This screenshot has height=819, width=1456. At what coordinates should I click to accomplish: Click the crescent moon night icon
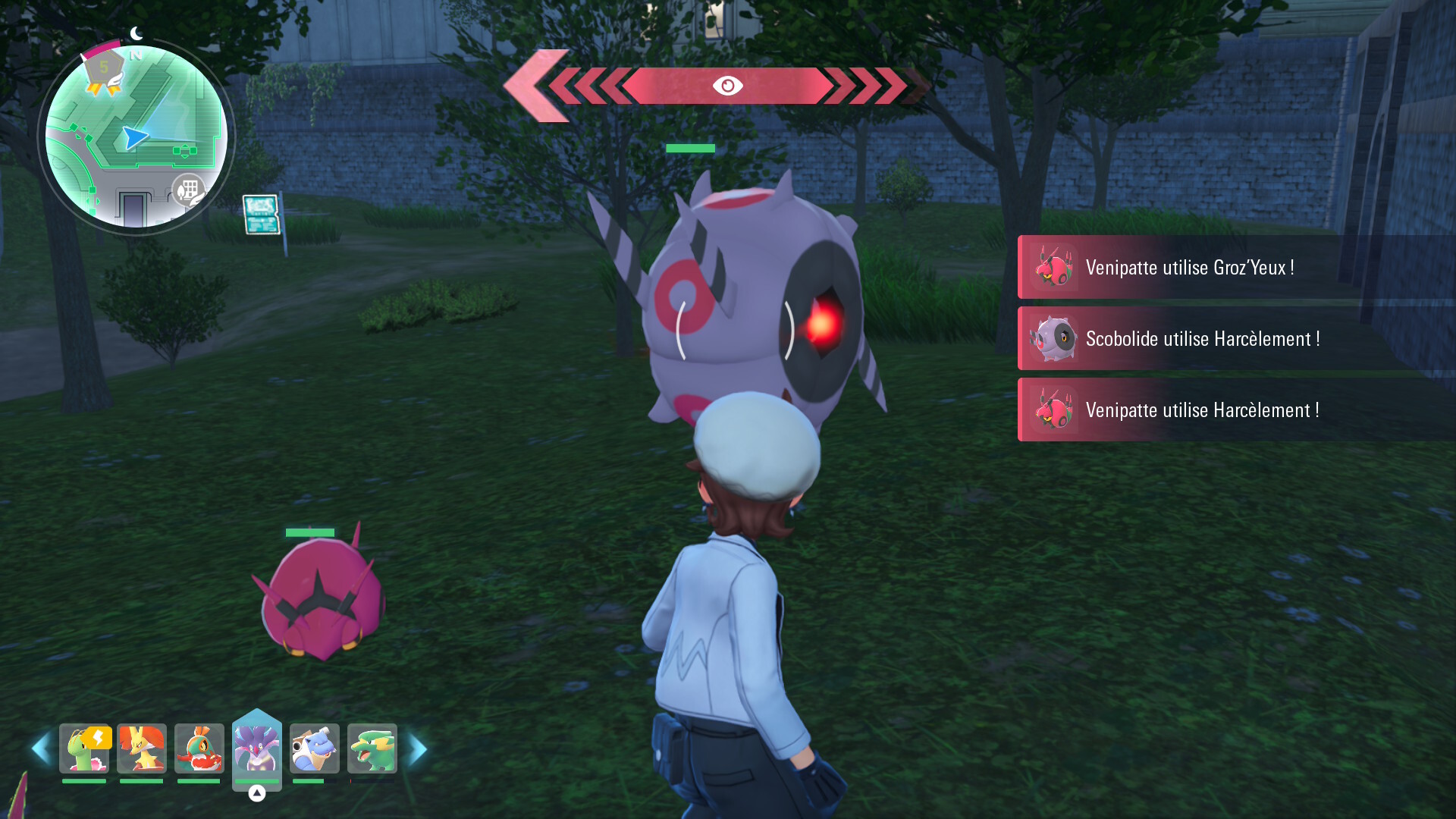click(x=136, y=33)
